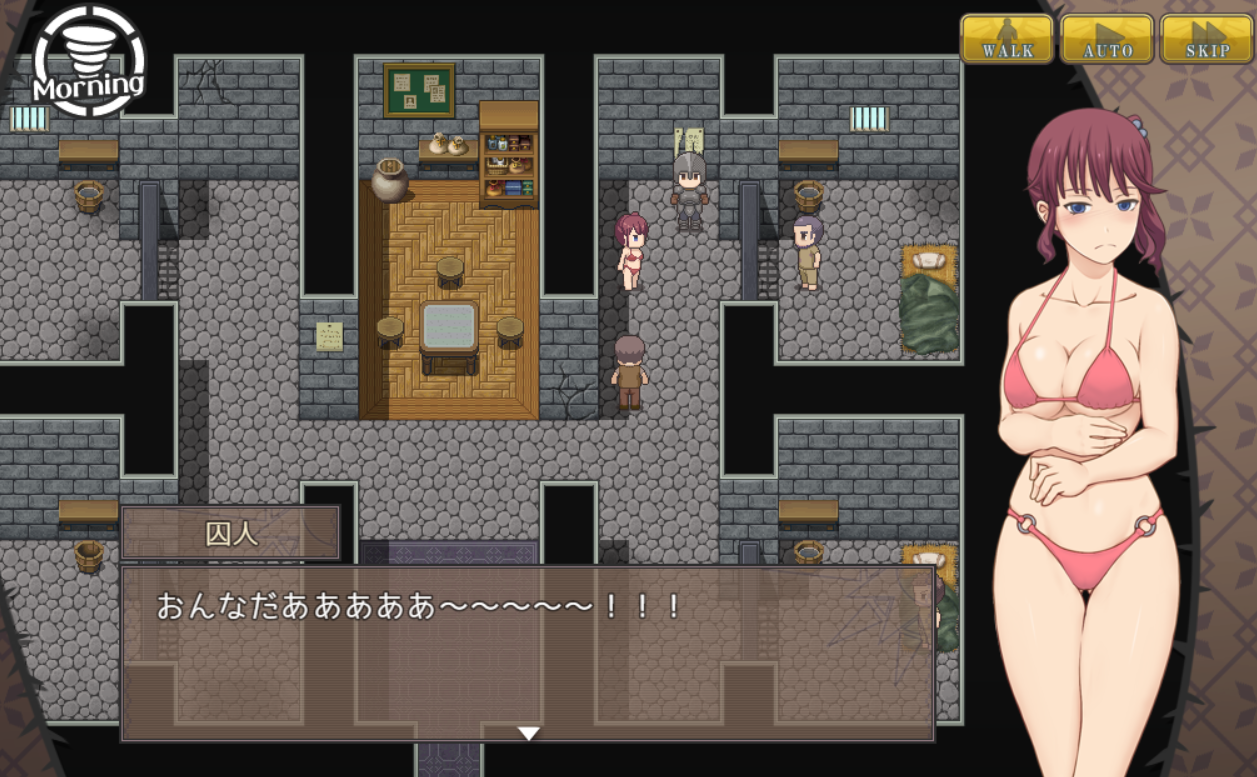1257x777 pixels.
Task: Enable AUTO dialogue advance
Action: (1106, 39)
